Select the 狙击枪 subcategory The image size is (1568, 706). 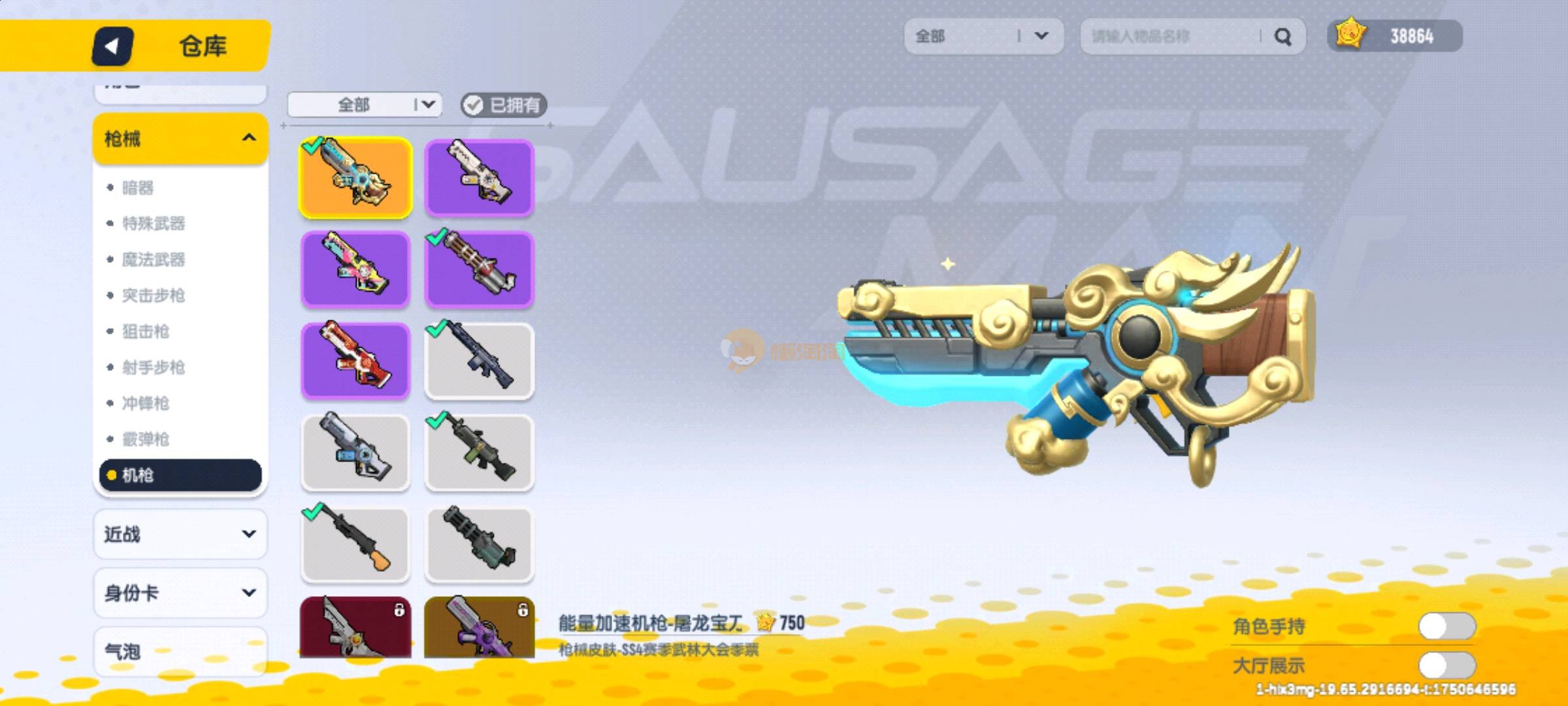point(146,331)
